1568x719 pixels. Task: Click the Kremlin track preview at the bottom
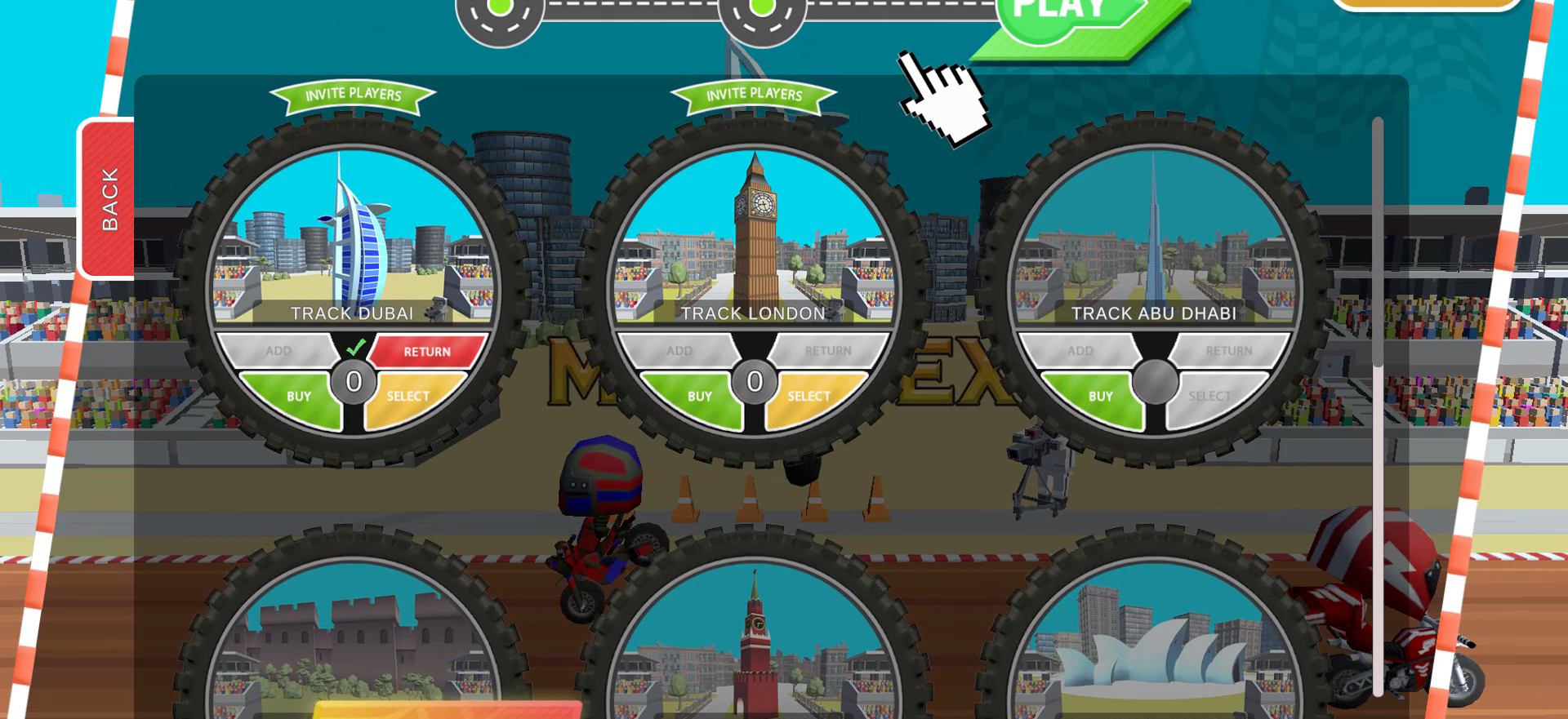click(753, 653)
